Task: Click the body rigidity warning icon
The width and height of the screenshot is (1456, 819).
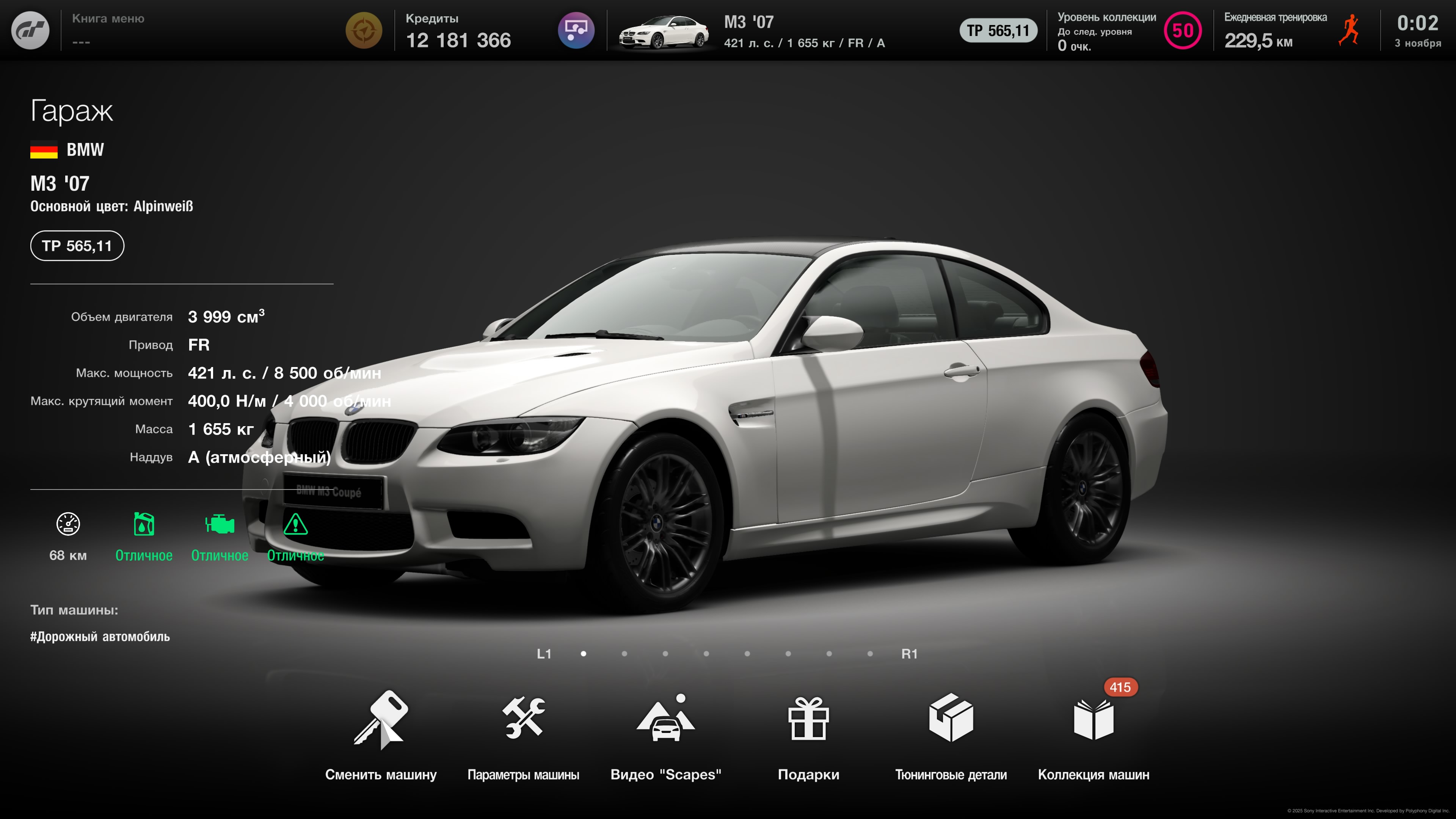Action: point(295,524)
